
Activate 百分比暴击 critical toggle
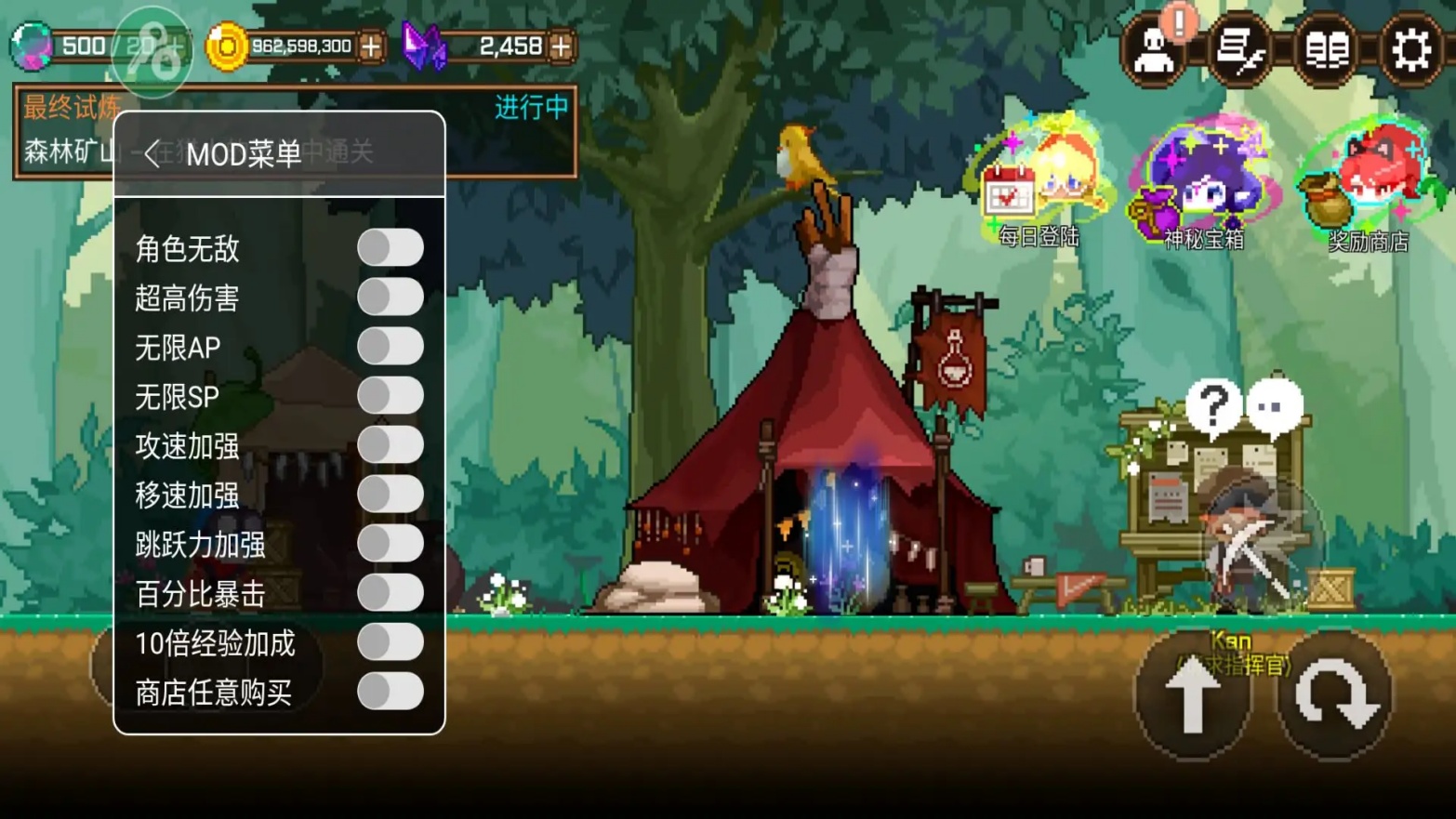click(x=390, y=593)
